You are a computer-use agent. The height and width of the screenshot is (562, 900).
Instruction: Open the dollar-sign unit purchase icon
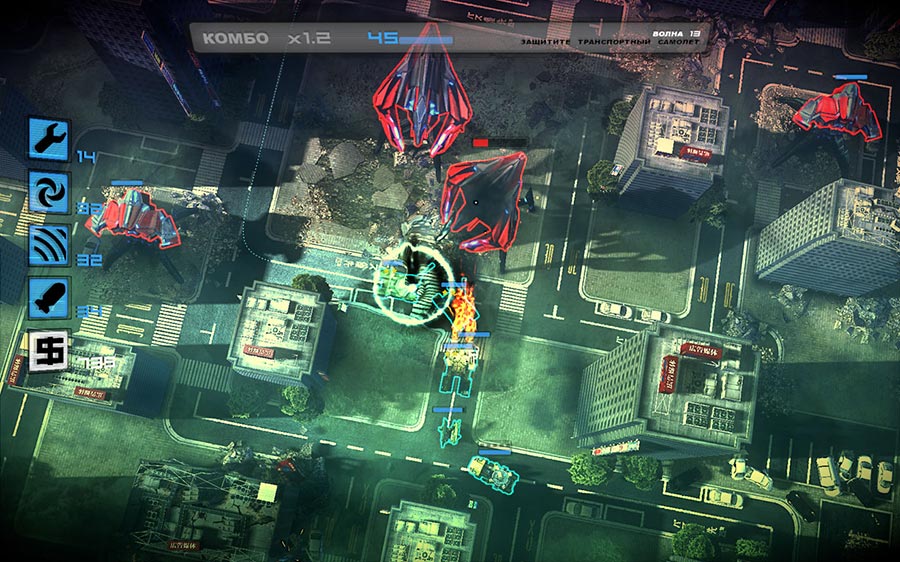click(49, 352)
